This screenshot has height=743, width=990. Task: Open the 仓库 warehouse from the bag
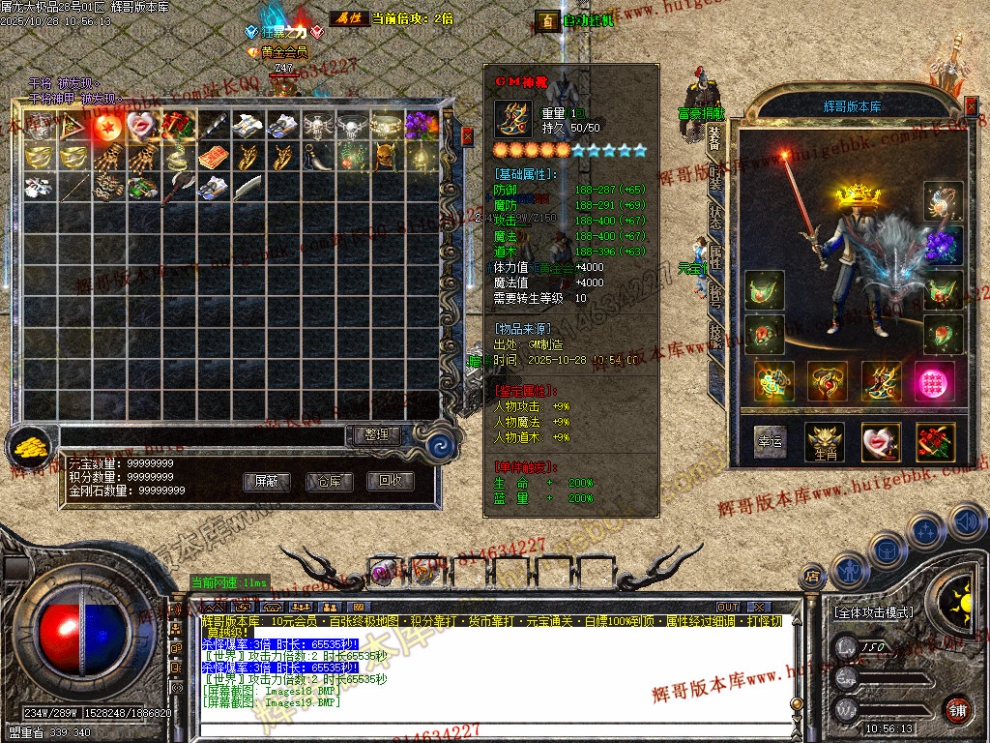pos(329,481)
